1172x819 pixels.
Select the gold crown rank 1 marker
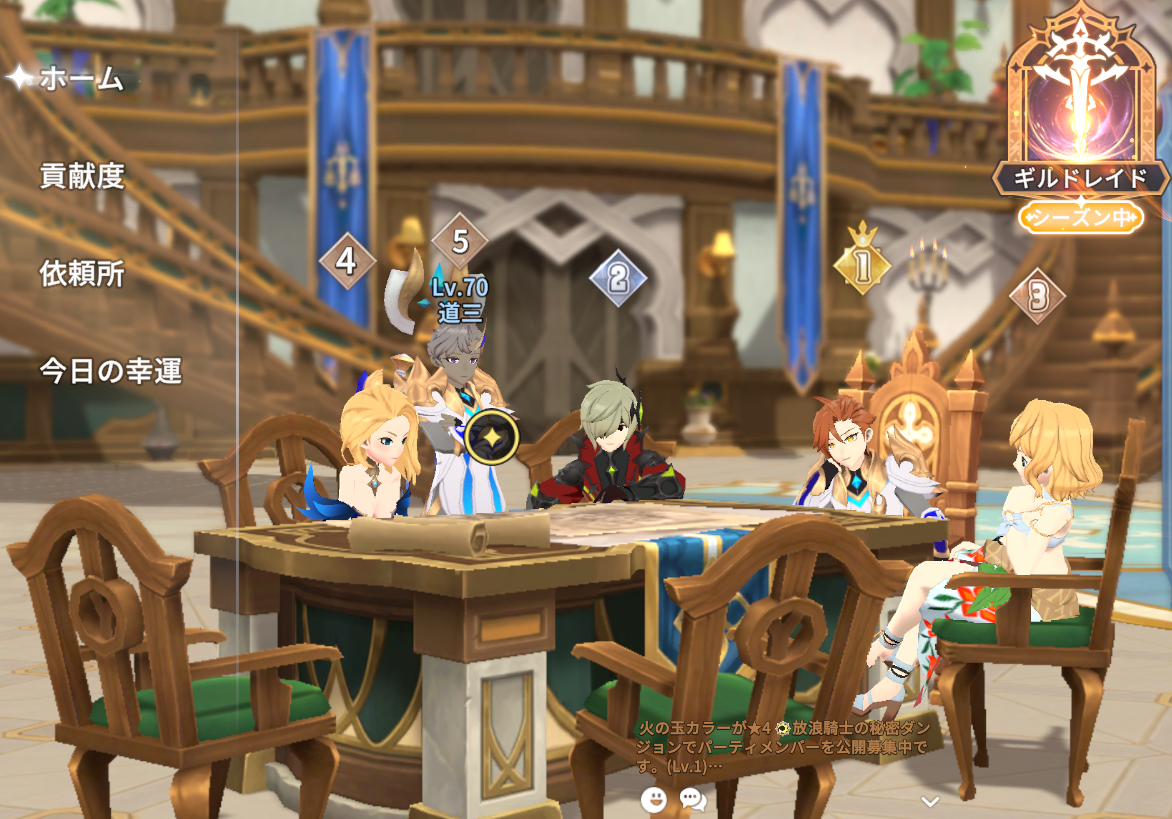point(862,264)
